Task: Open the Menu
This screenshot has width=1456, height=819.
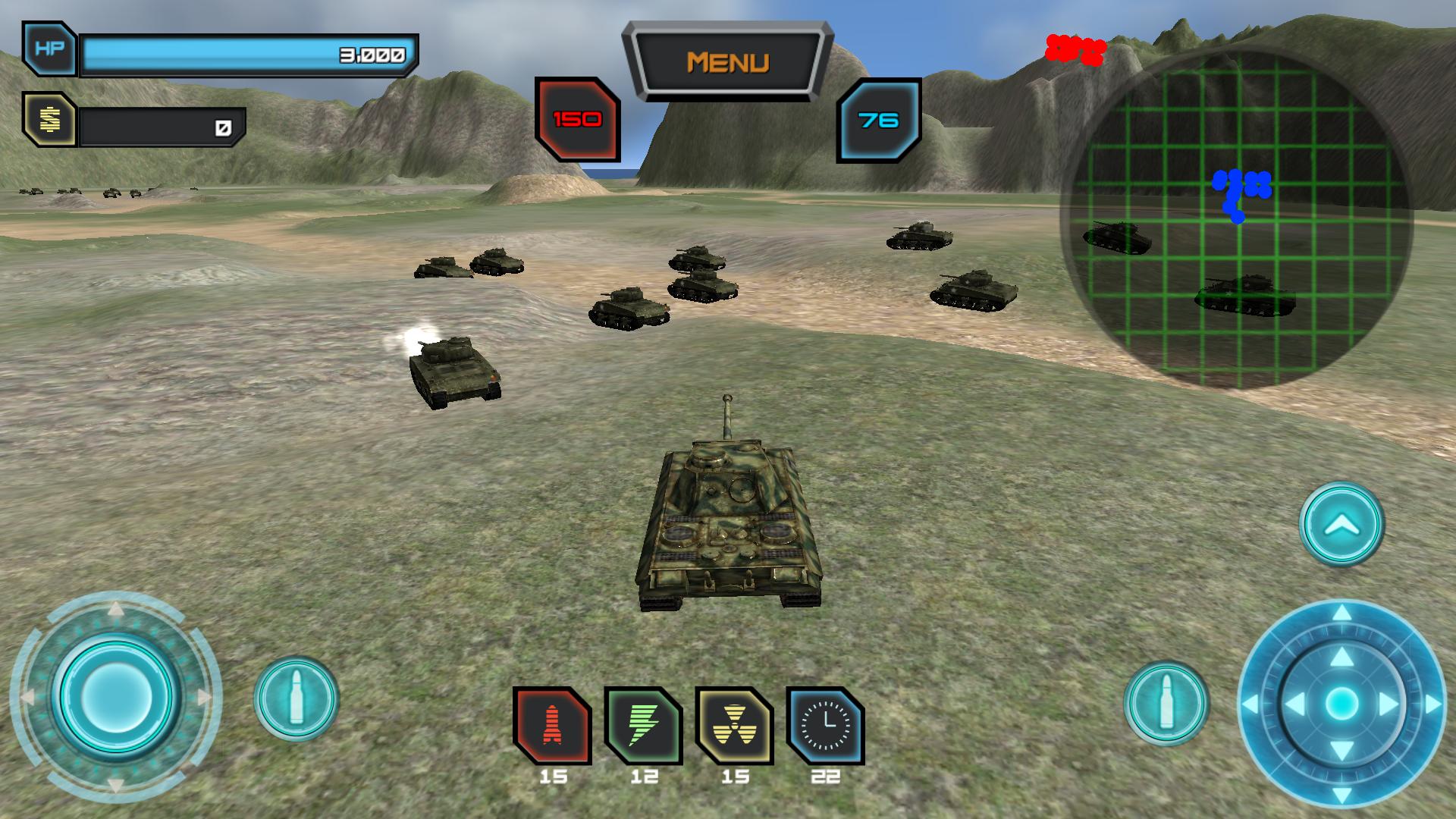Action: point(730,60)
